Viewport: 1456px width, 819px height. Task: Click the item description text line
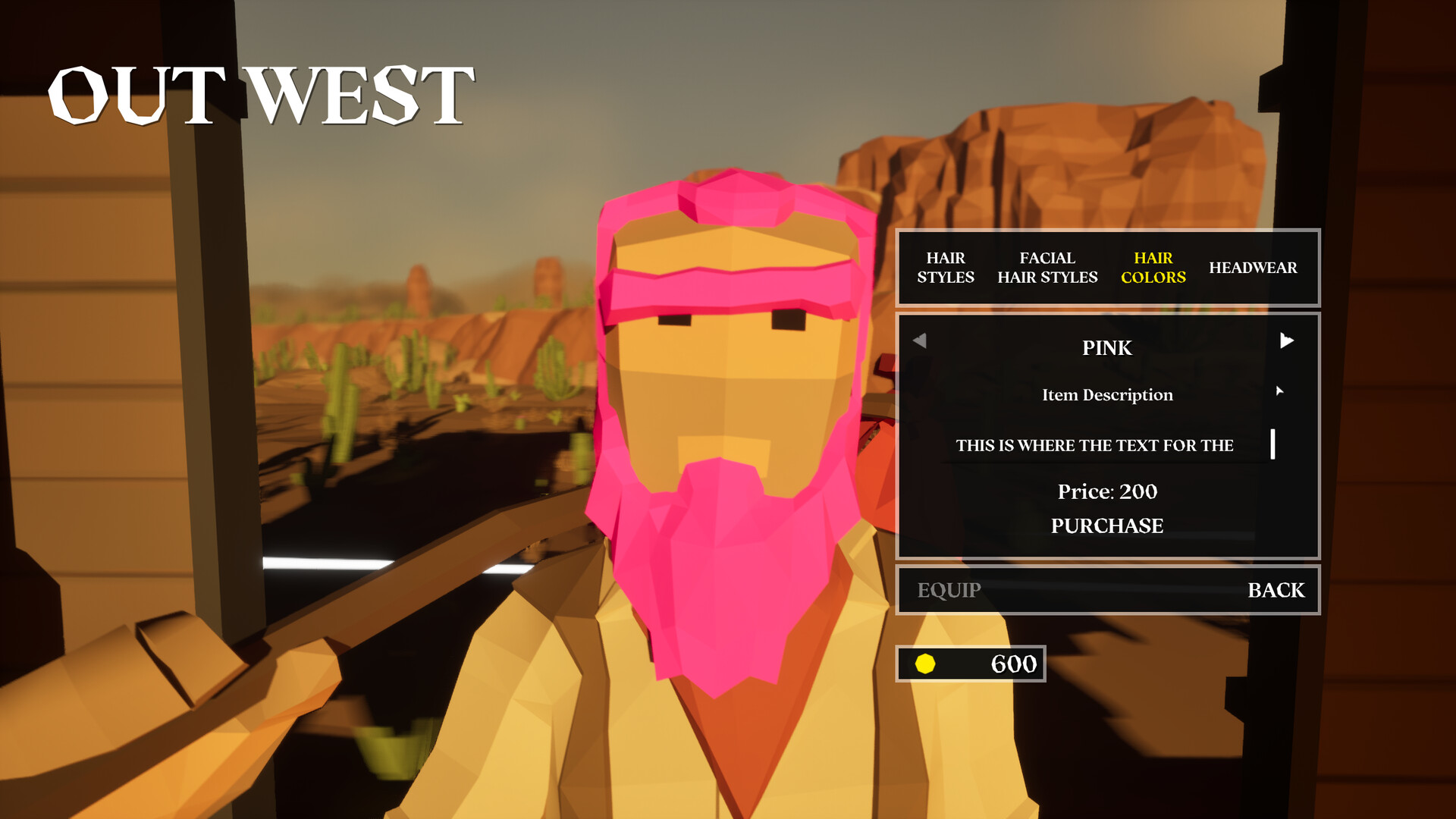coord(1095,445)
